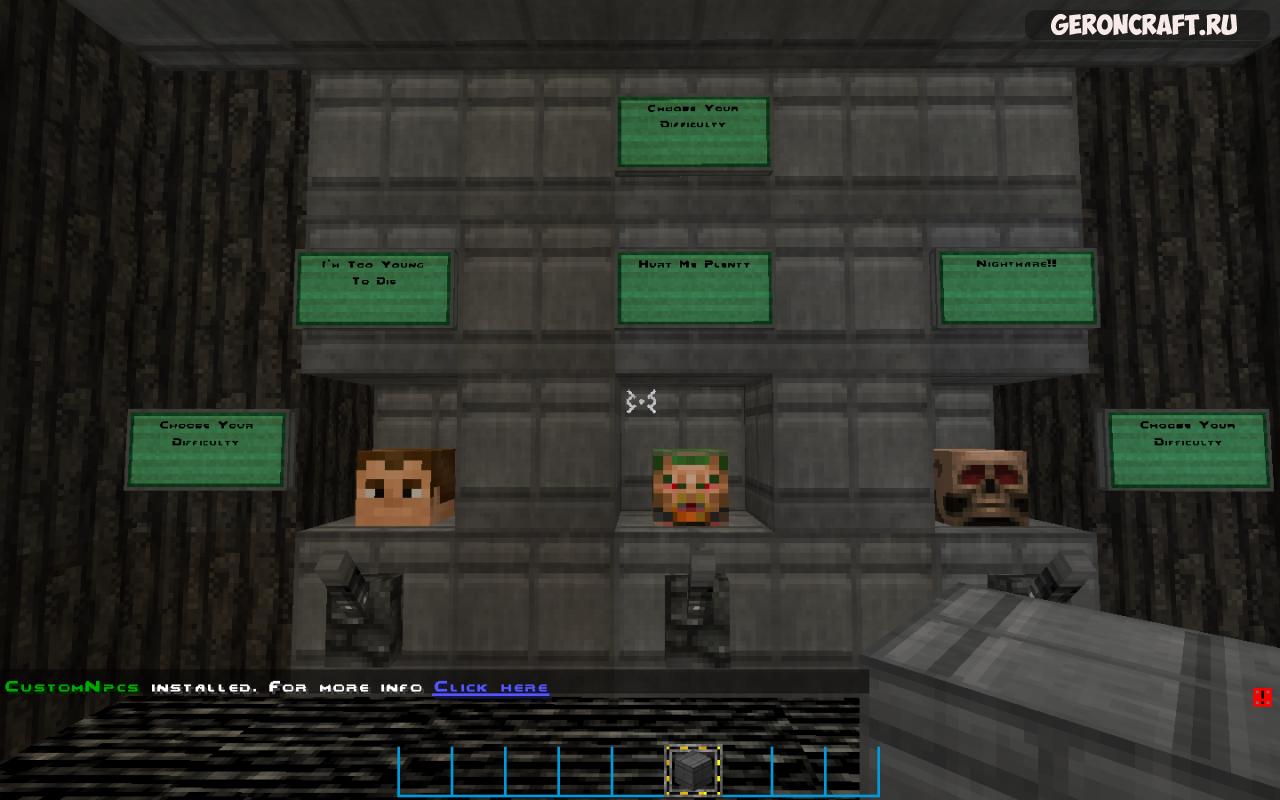Select the gray block hotbar slot
Image resolution: width=1280 pixels, height=800 pixels.
pyautogui.click(x=692, y=770)
